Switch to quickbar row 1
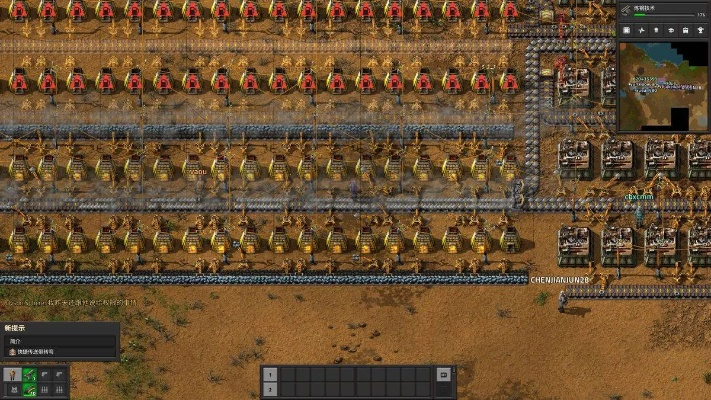This screenshot has height=400, width=711. [x=269, y=375]
